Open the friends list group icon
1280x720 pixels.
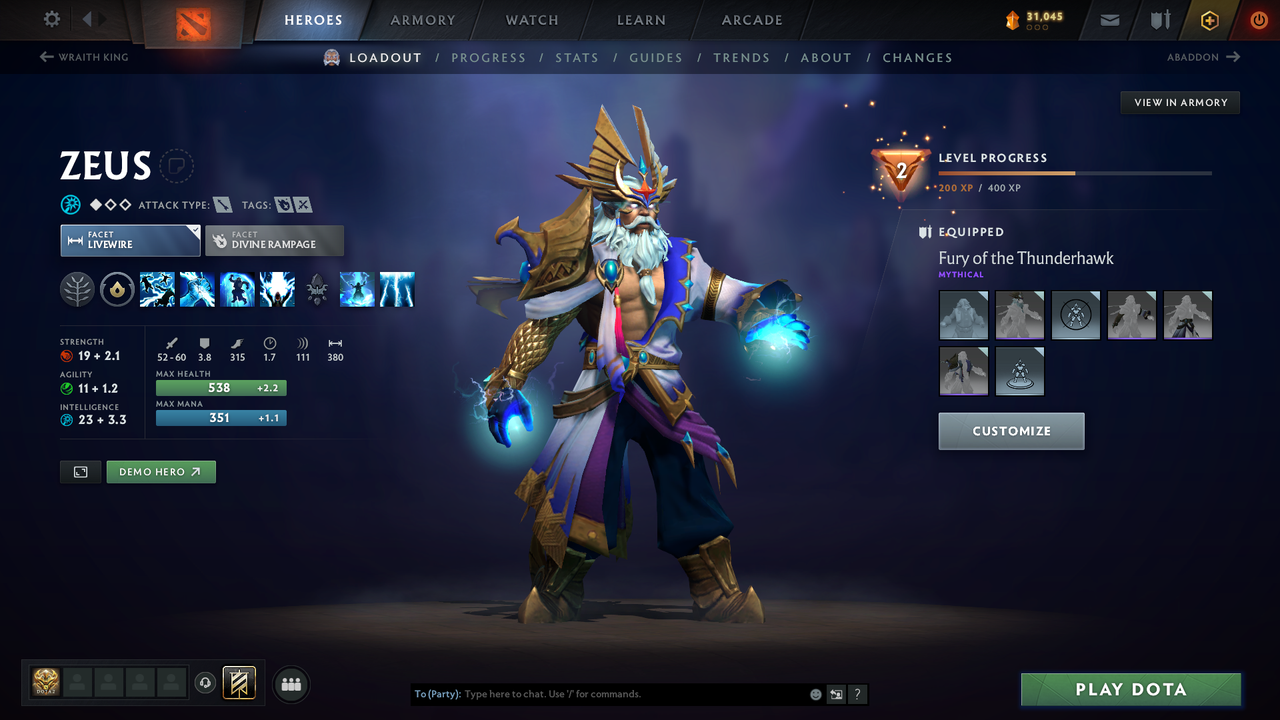coord(290,683)
